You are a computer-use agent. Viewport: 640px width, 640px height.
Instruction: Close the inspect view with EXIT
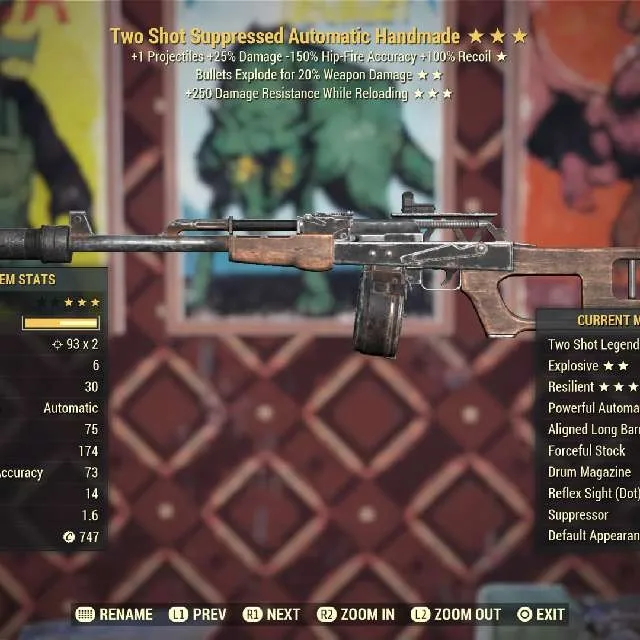(541, 614)
